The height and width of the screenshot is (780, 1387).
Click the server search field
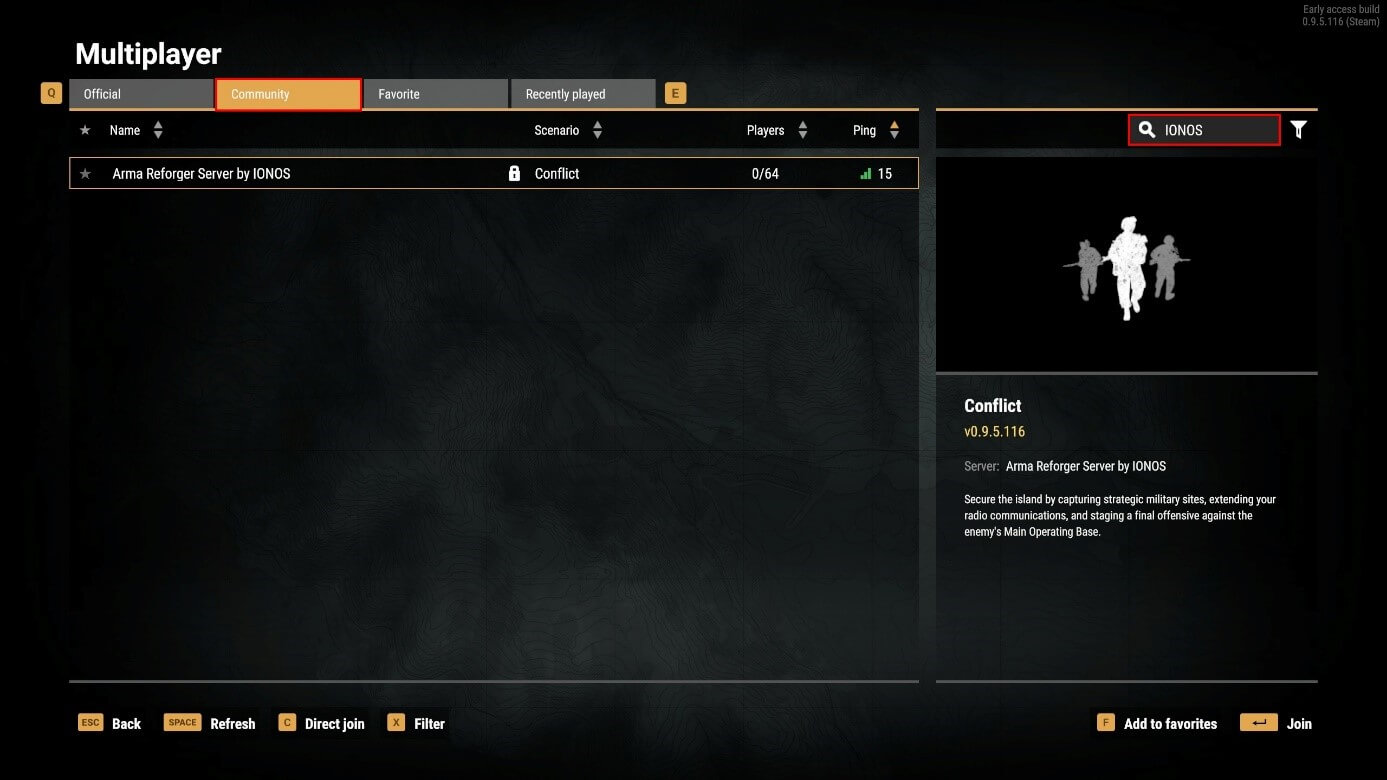(x=1215, y=130)
